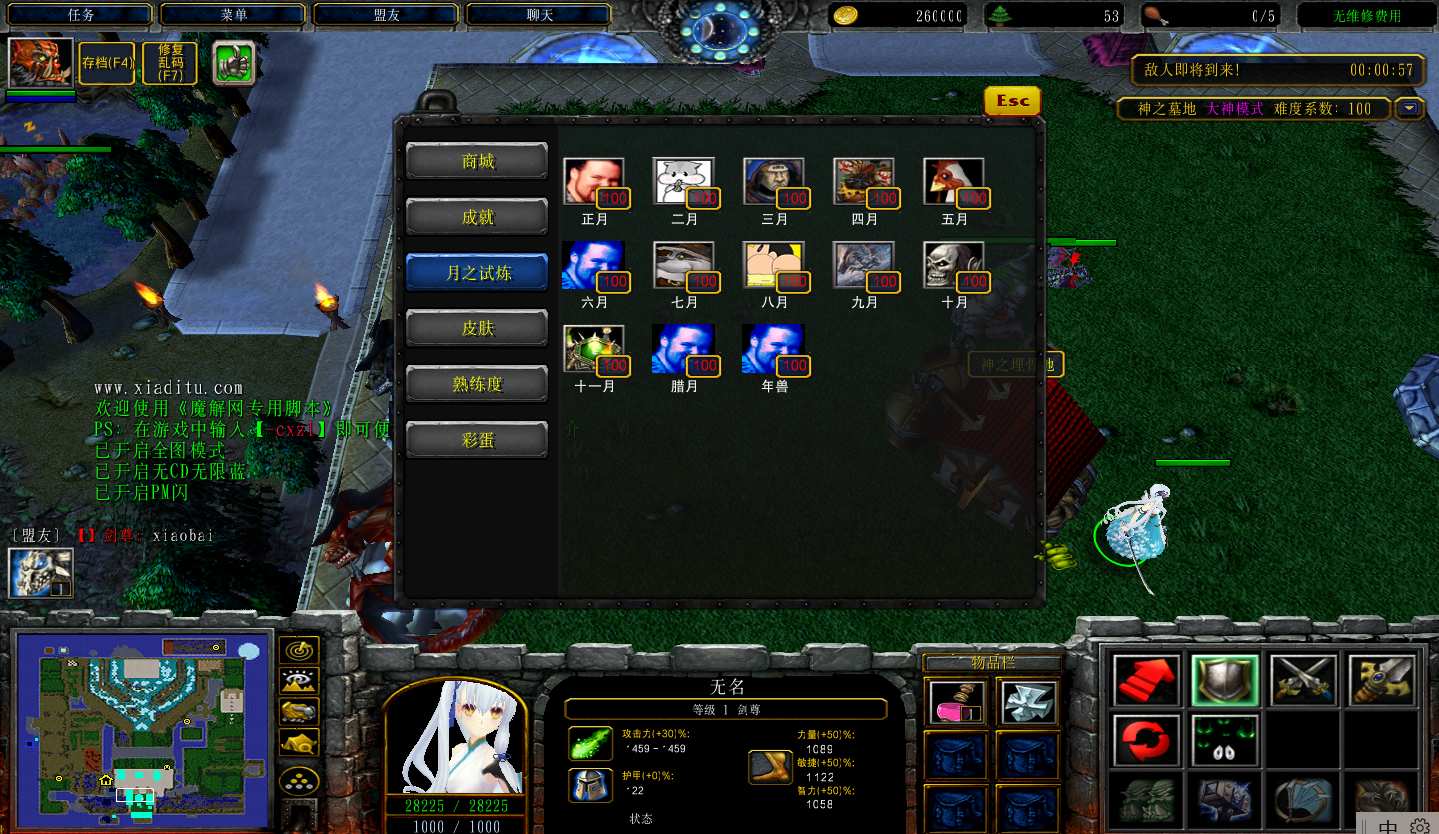Pick the 十月 skull trial
Image resolution: width=1439 pixels, height=834 pixels.
pos(953,266)
